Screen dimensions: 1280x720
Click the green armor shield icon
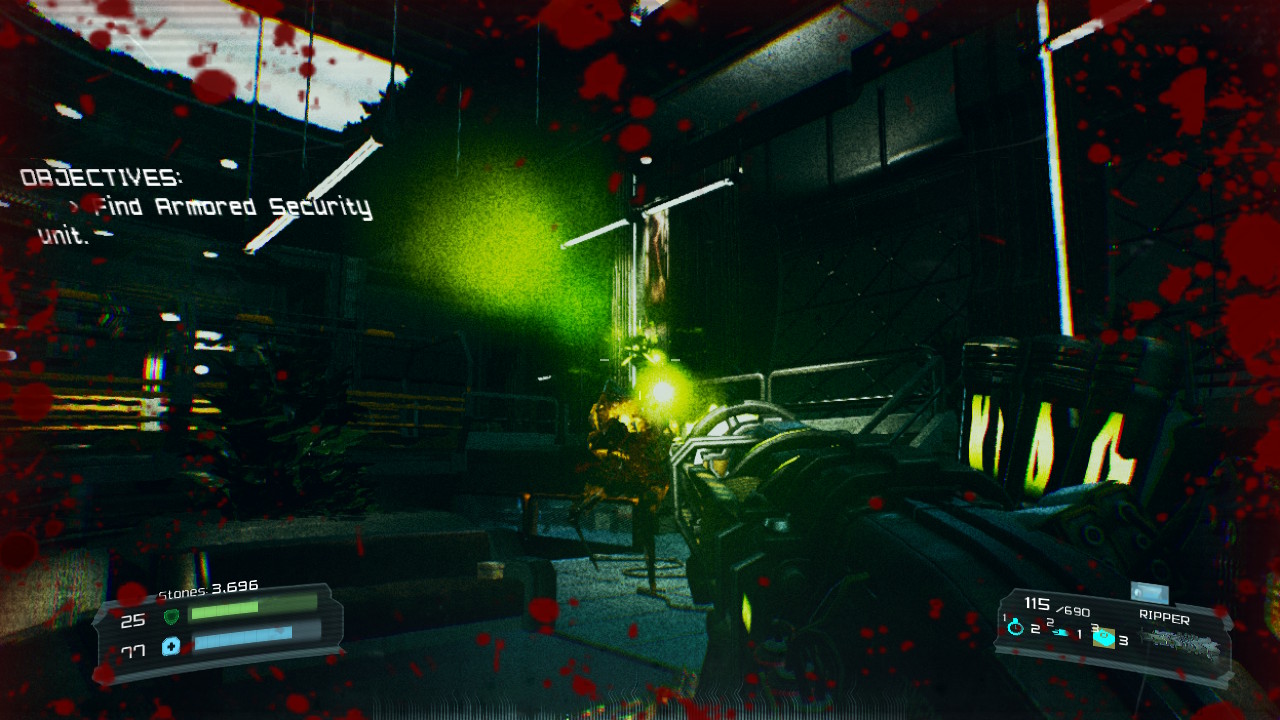[172, 617]
